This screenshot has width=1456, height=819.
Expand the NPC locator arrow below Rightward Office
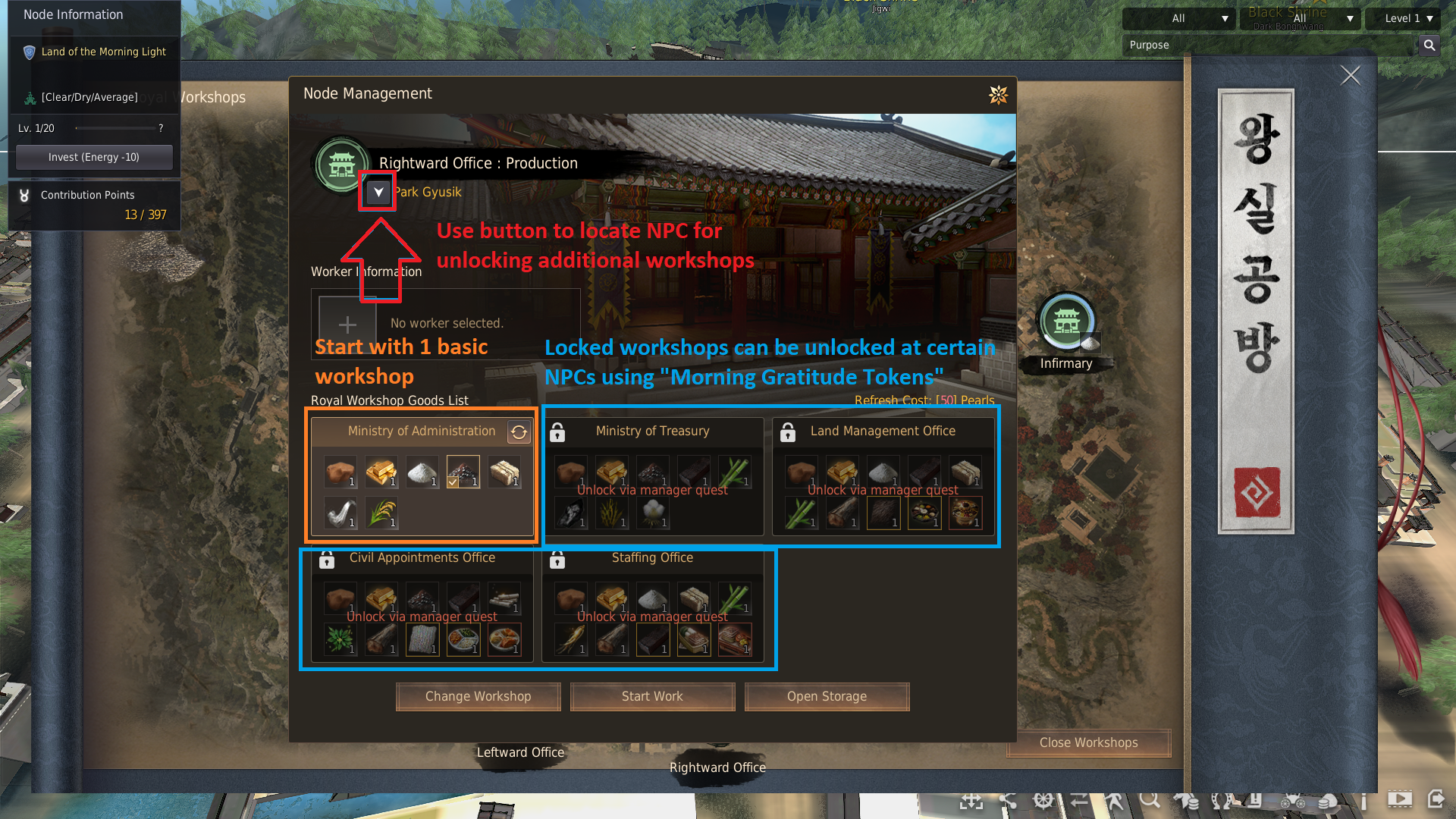pyautogui.click(x=378, y=192)
